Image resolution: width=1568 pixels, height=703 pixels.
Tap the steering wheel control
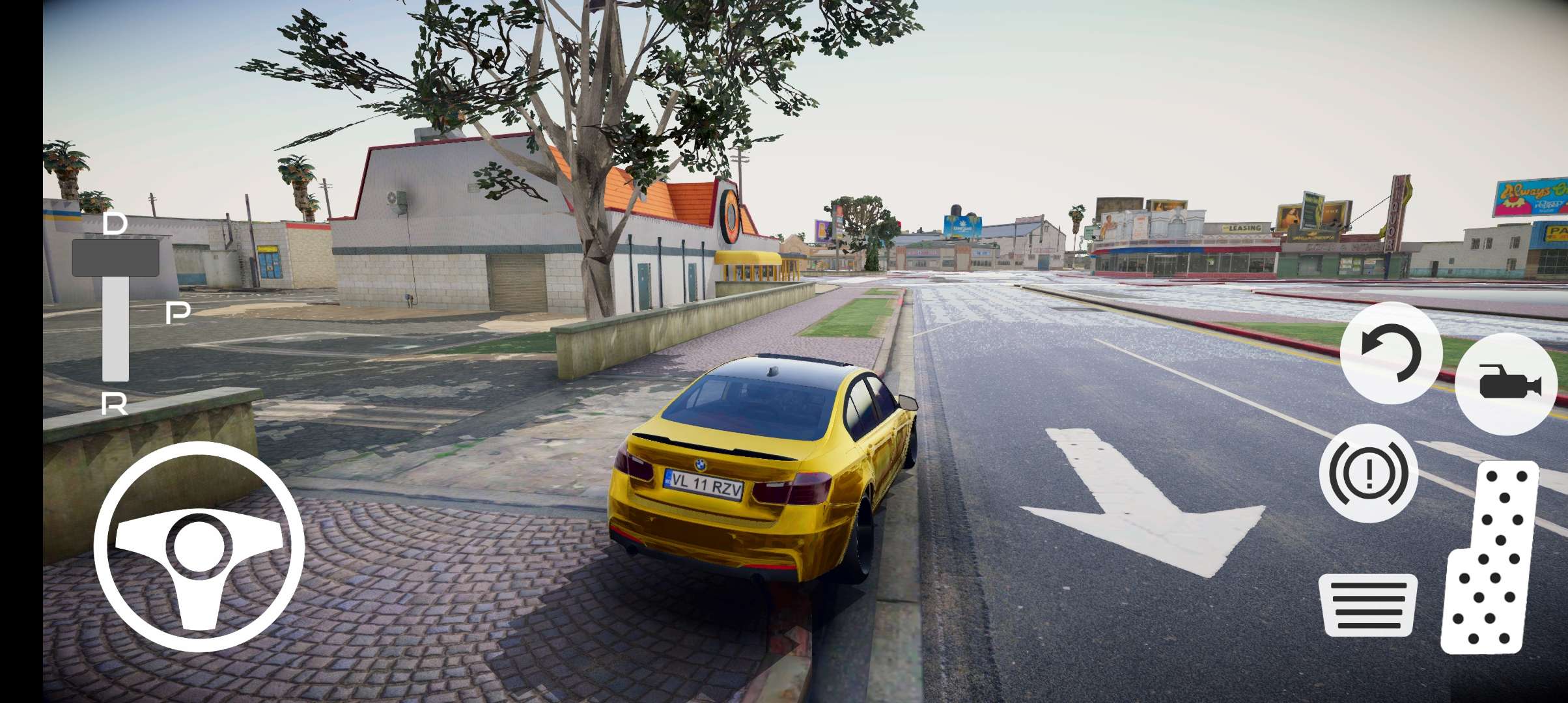pyautogui.click(x=199, y=546)
